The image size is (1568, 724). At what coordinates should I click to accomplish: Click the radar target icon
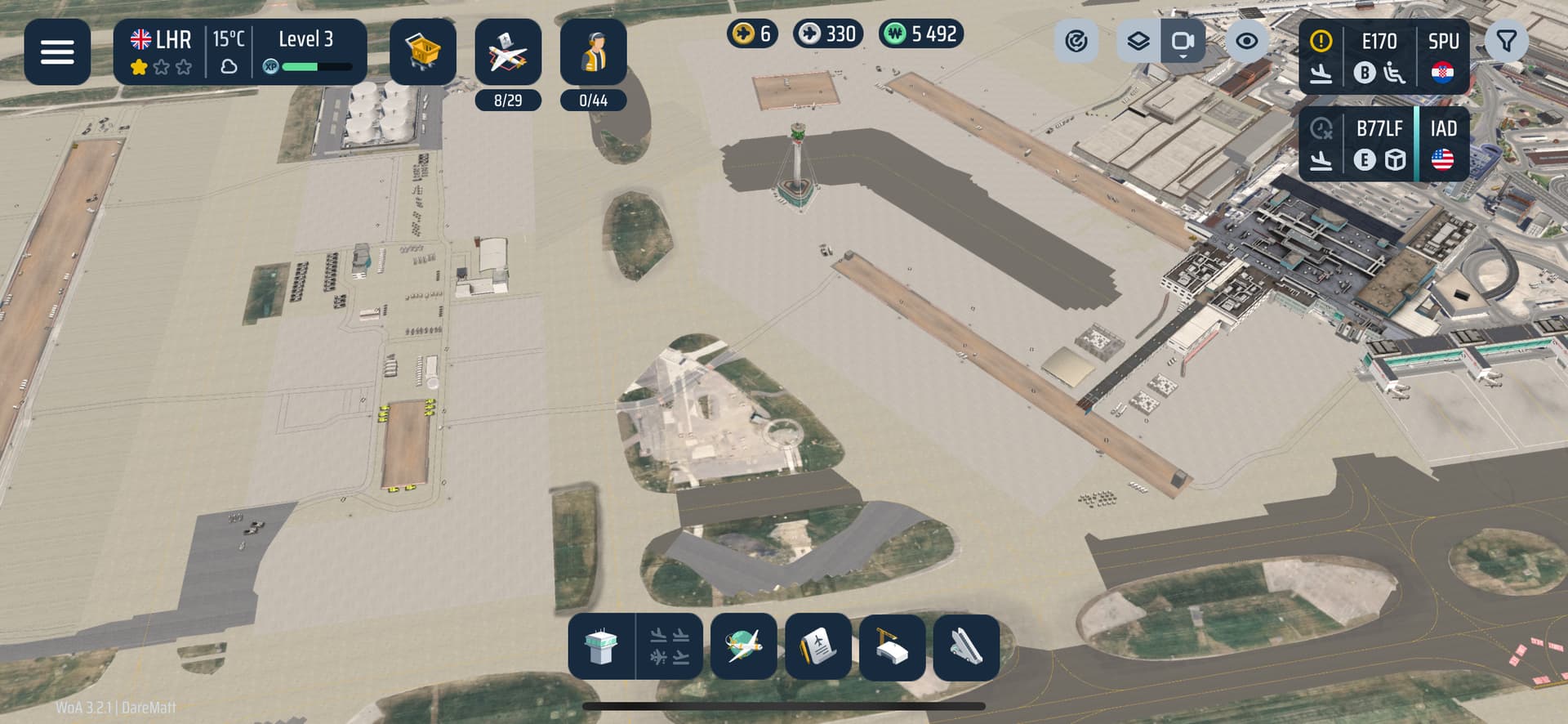click(1076, 41)
